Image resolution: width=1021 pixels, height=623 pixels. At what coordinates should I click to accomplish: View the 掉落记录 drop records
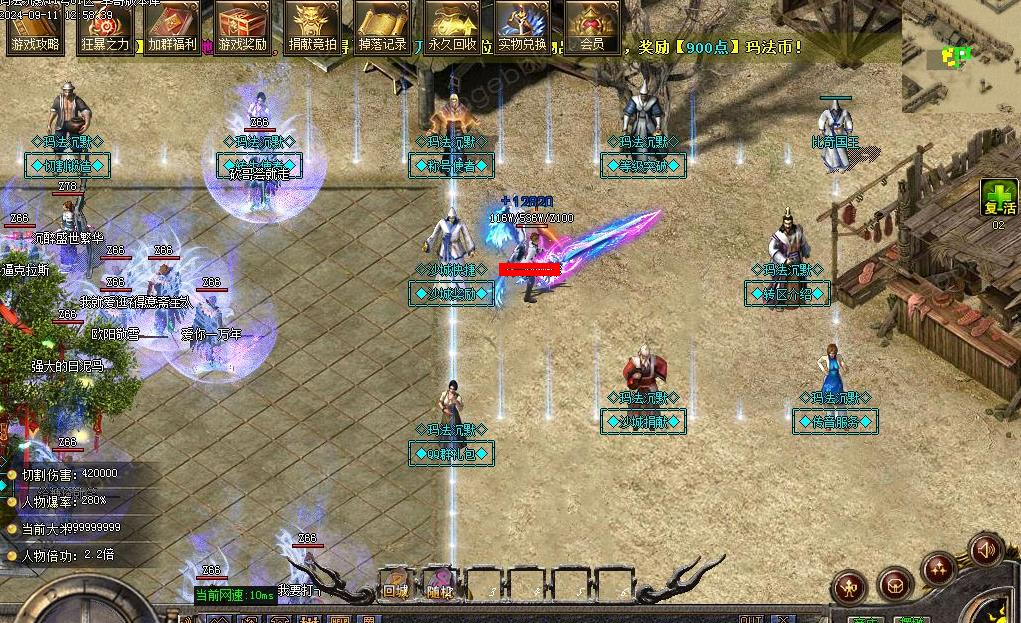382,27
